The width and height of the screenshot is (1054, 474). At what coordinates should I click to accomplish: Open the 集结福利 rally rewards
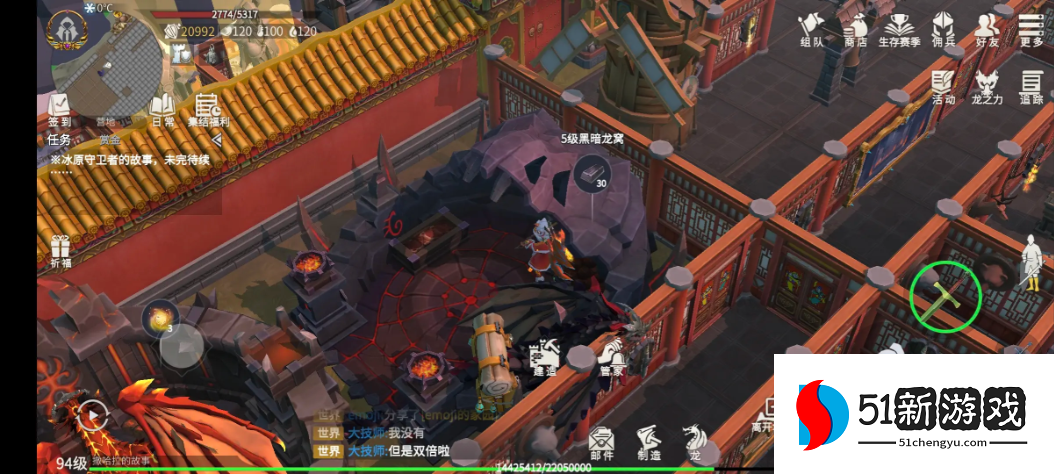(209, 109)
